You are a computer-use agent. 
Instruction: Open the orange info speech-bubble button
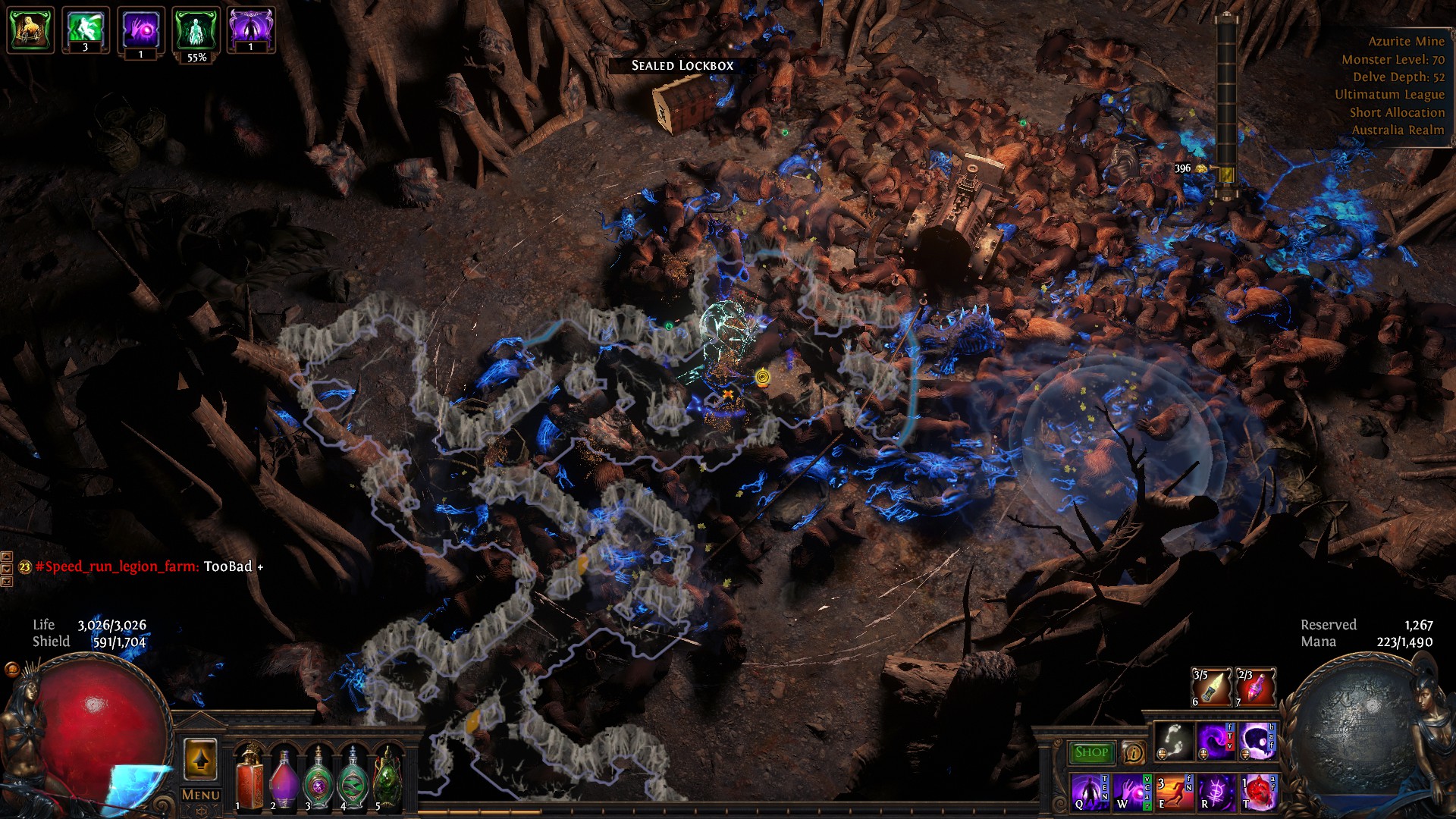coord(1133,752)
